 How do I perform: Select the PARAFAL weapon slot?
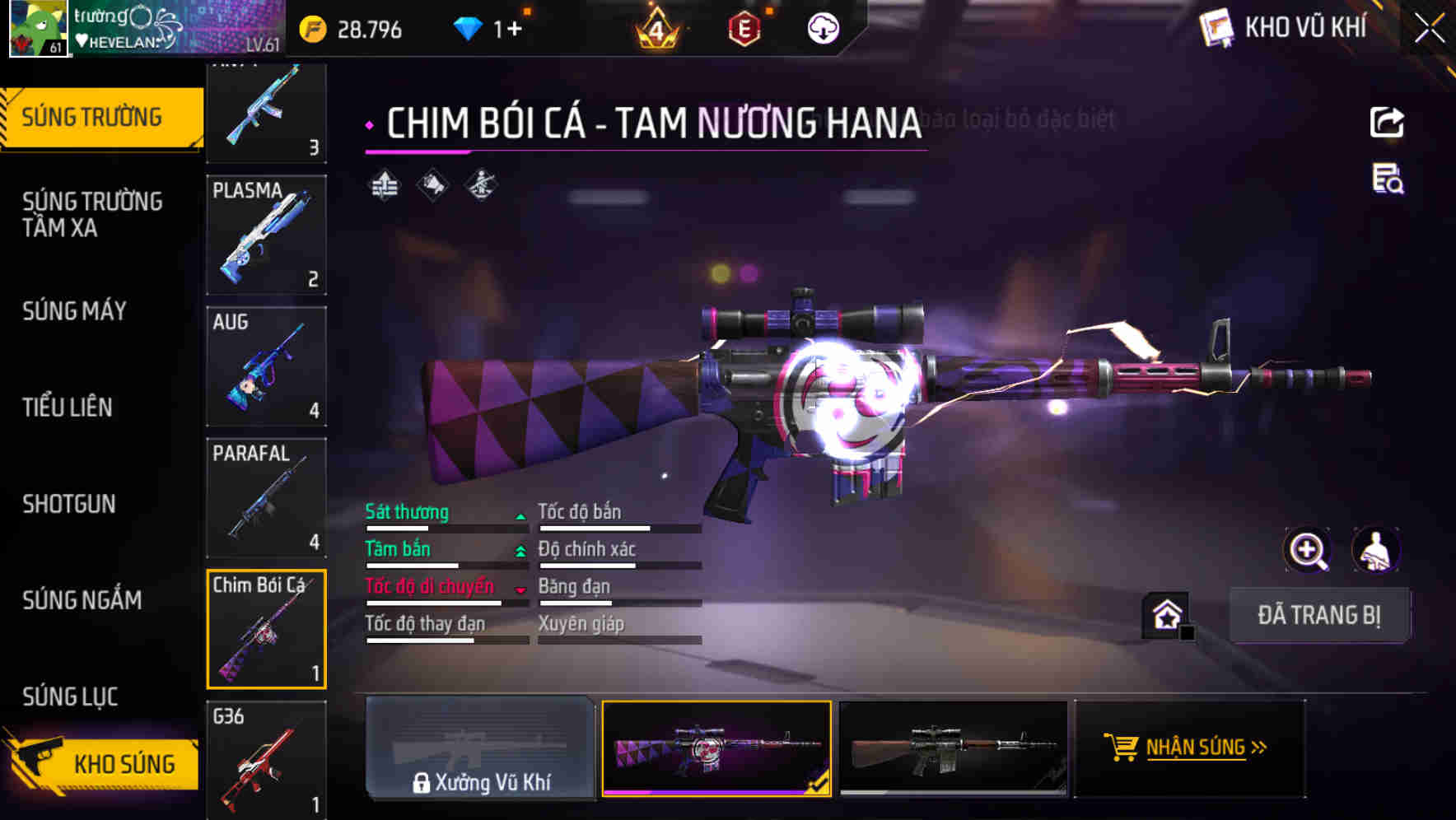click(x=266, y=498)
